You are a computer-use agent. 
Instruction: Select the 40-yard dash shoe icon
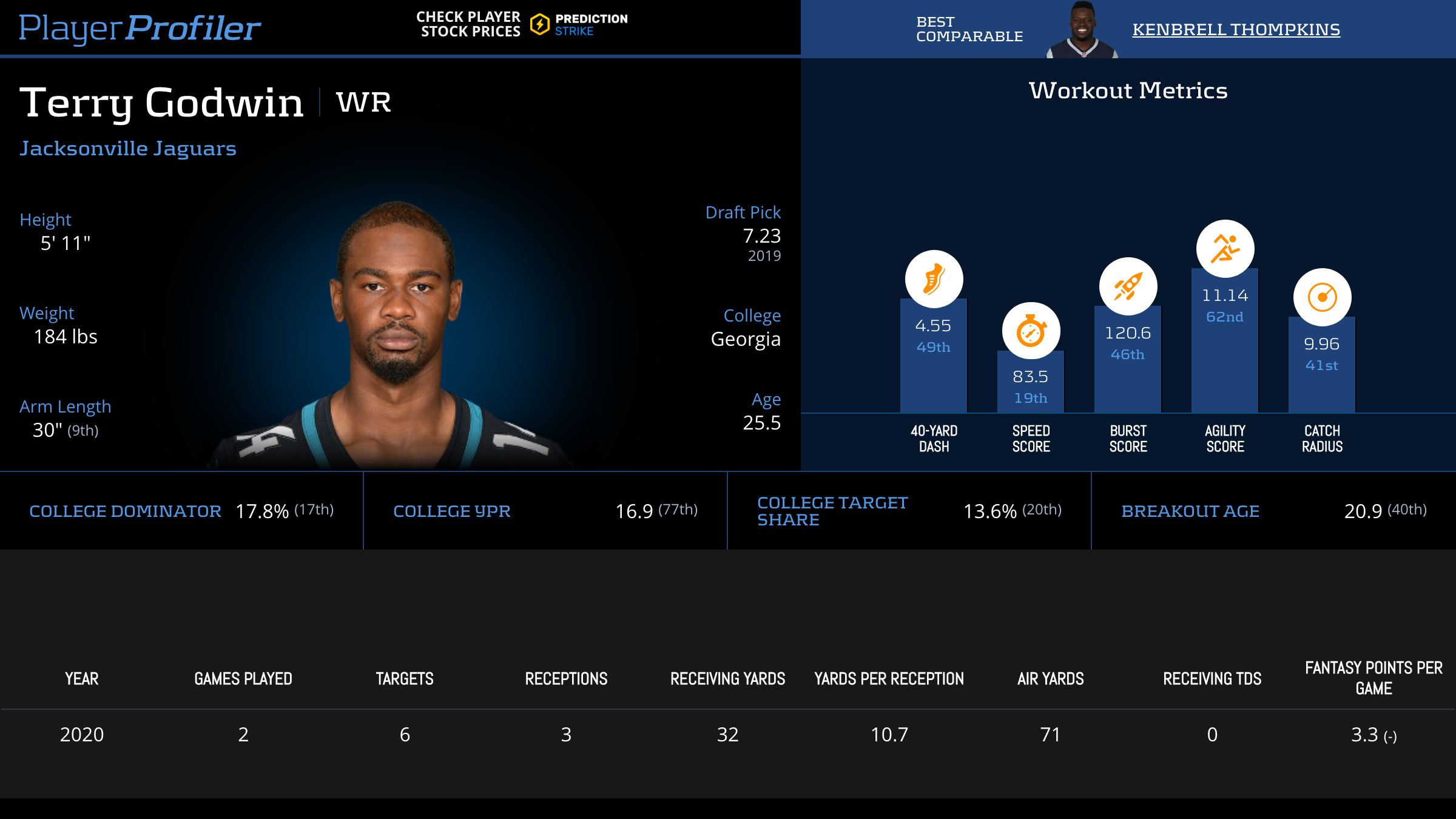pos(934,279)
